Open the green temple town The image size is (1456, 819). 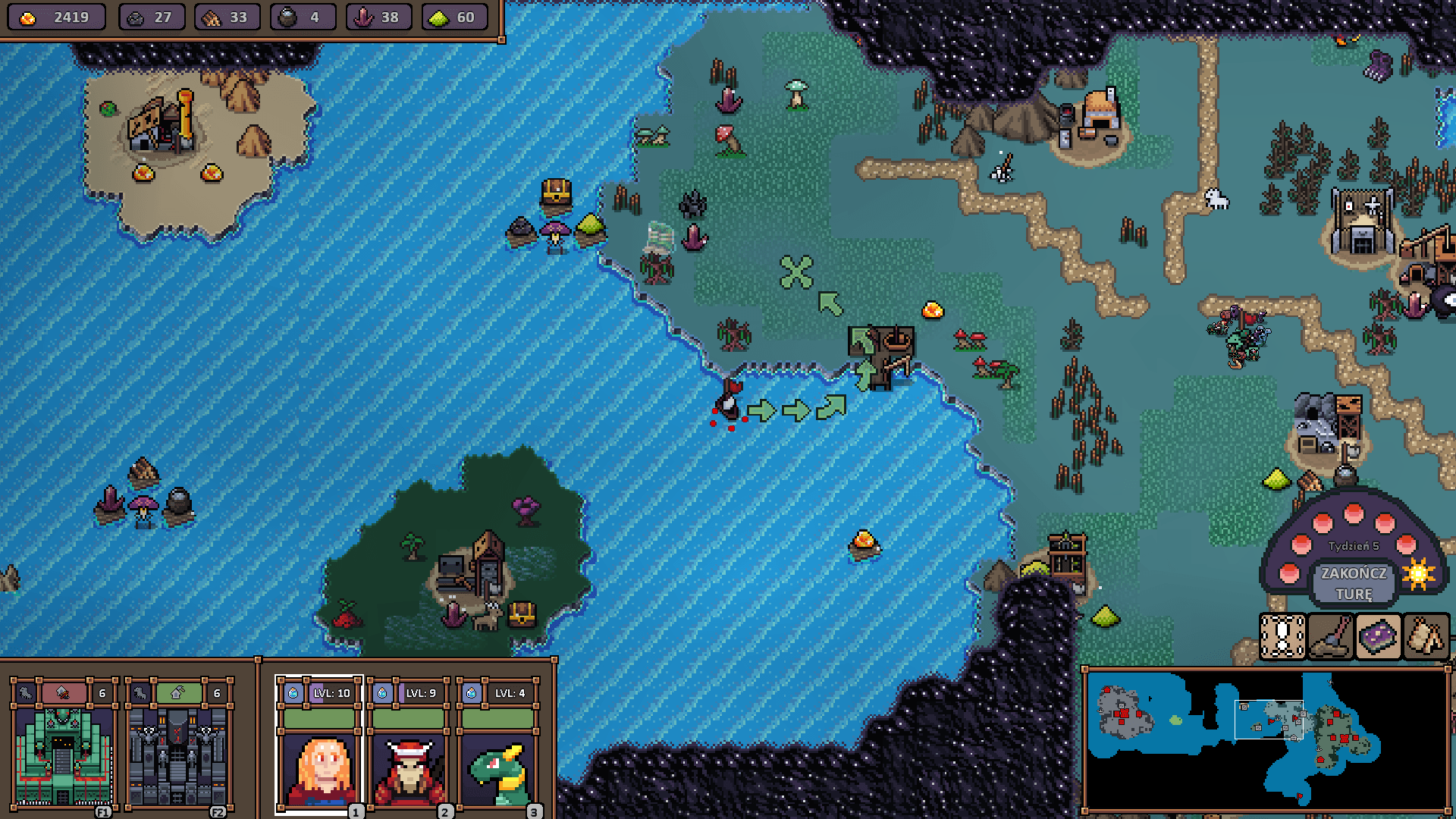[62, 756]
